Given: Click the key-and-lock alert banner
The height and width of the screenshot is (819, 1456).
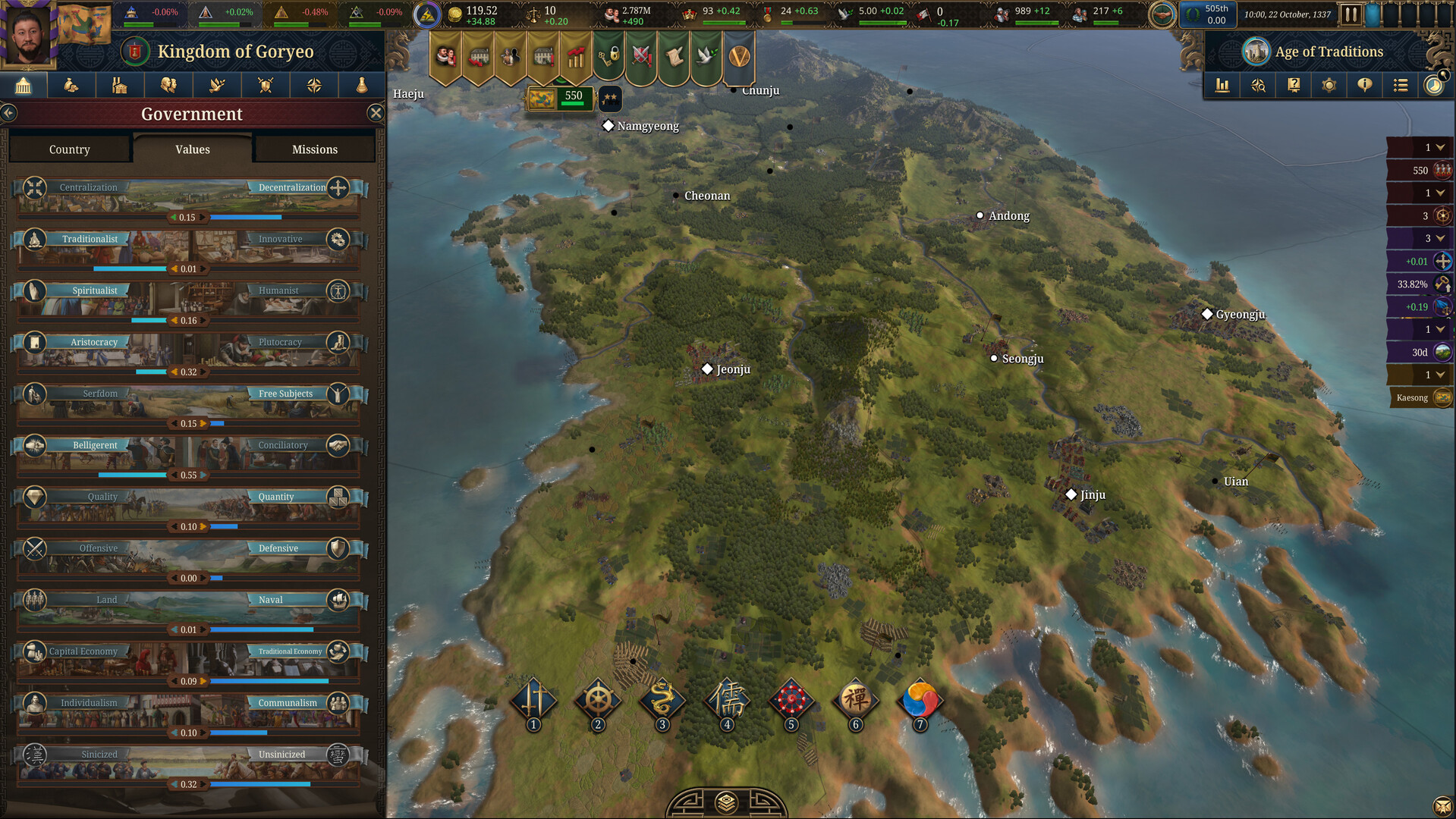Looking at the screenshot, I should click(609, 57).
